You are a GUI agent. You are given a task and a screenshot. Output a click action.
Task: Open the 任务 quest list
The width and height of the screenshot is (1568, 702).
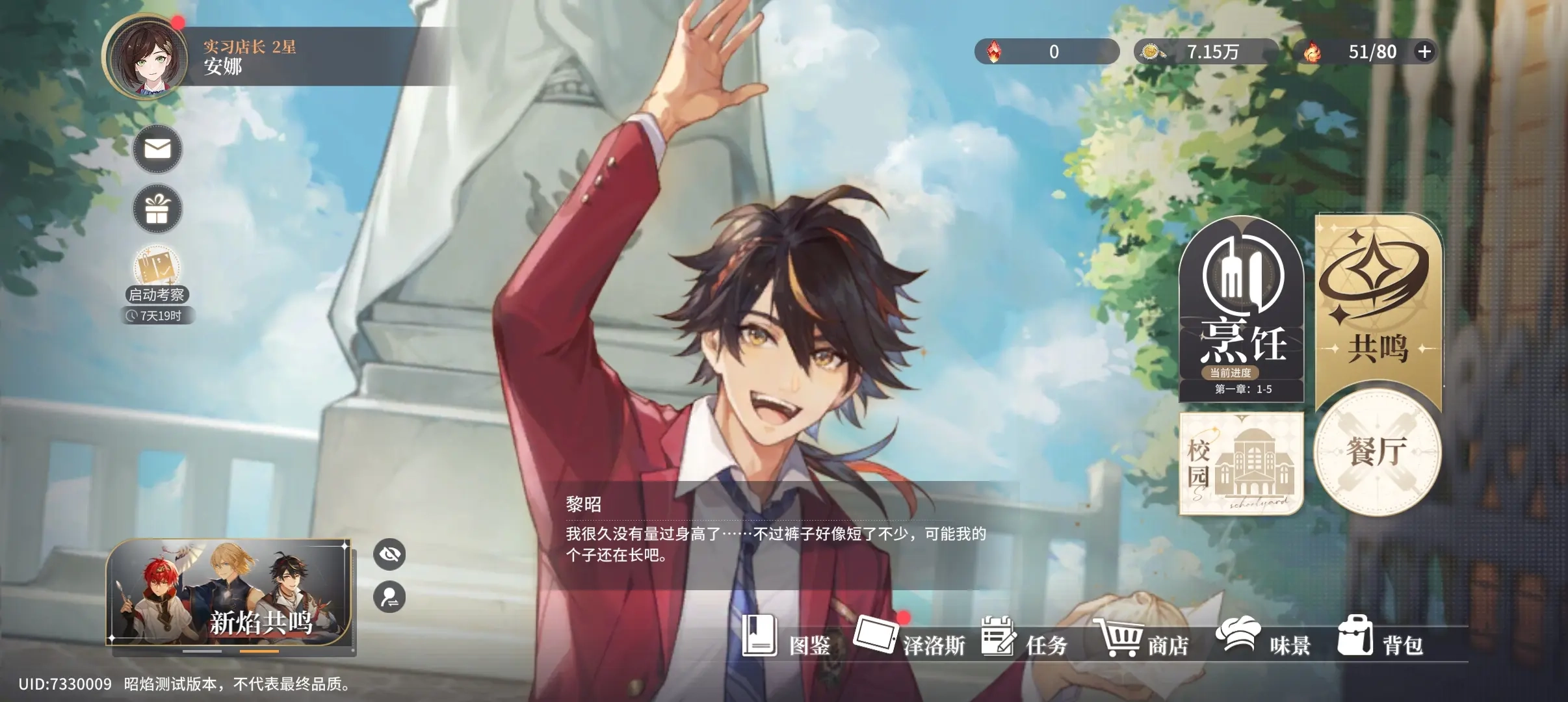(1025, 638)
